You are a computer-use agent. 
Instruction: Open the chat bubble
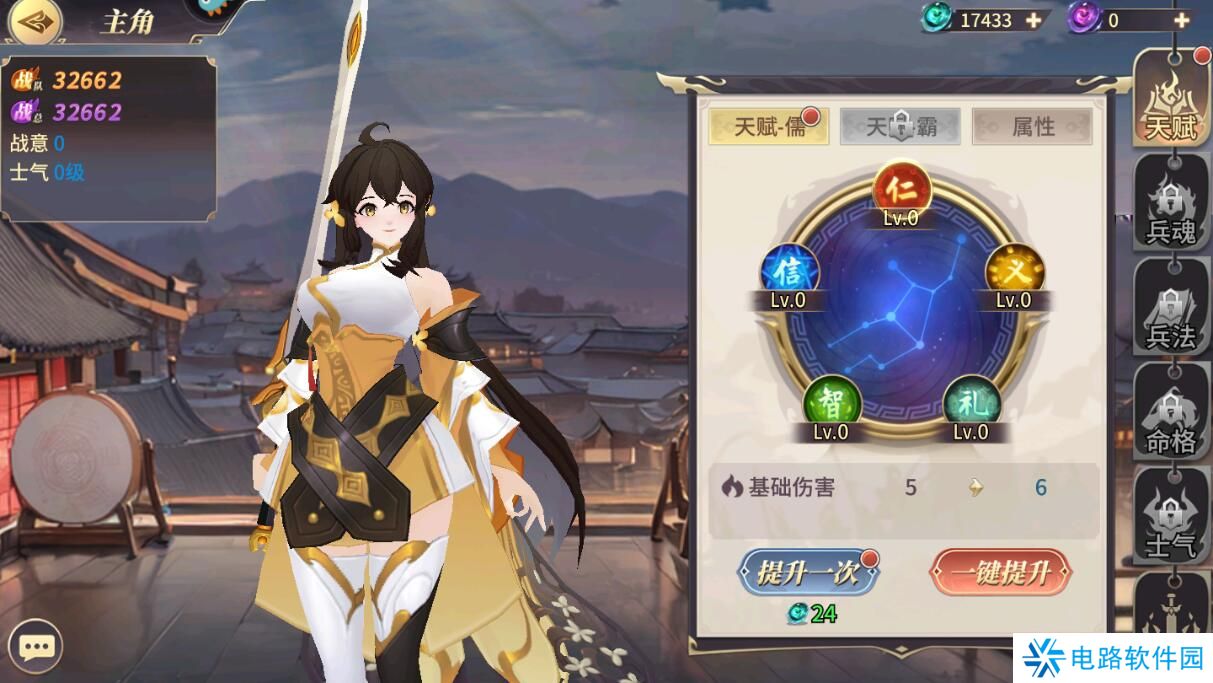point(37,648)
